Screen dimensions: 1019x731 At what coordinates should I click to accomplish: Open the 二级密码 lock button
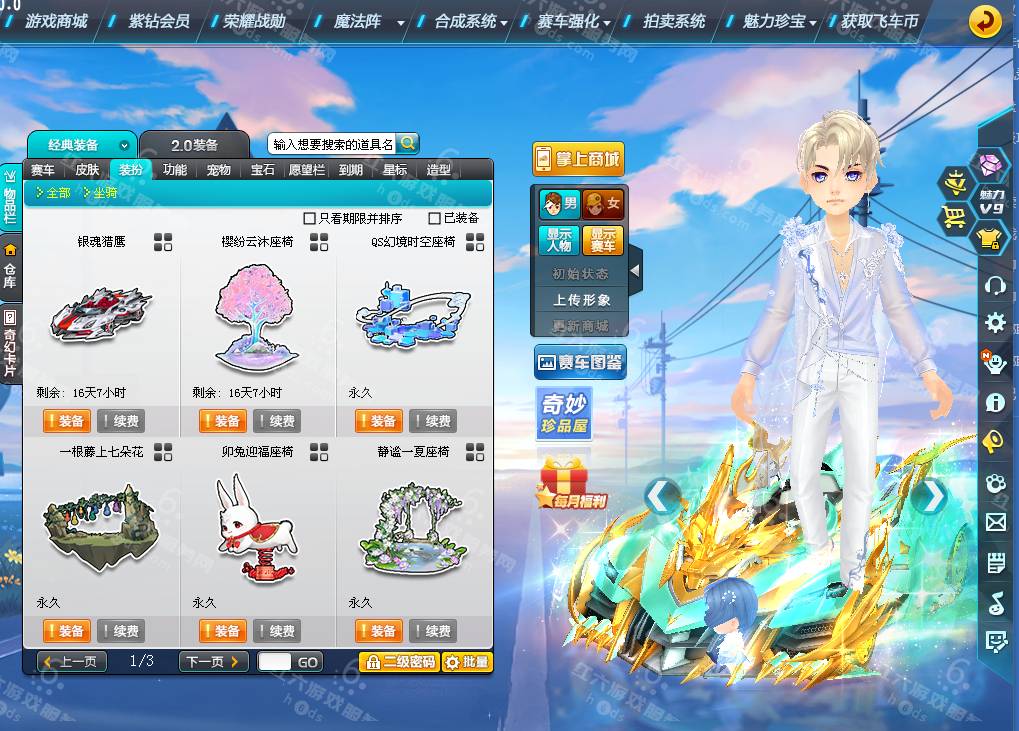pos(399,662)
